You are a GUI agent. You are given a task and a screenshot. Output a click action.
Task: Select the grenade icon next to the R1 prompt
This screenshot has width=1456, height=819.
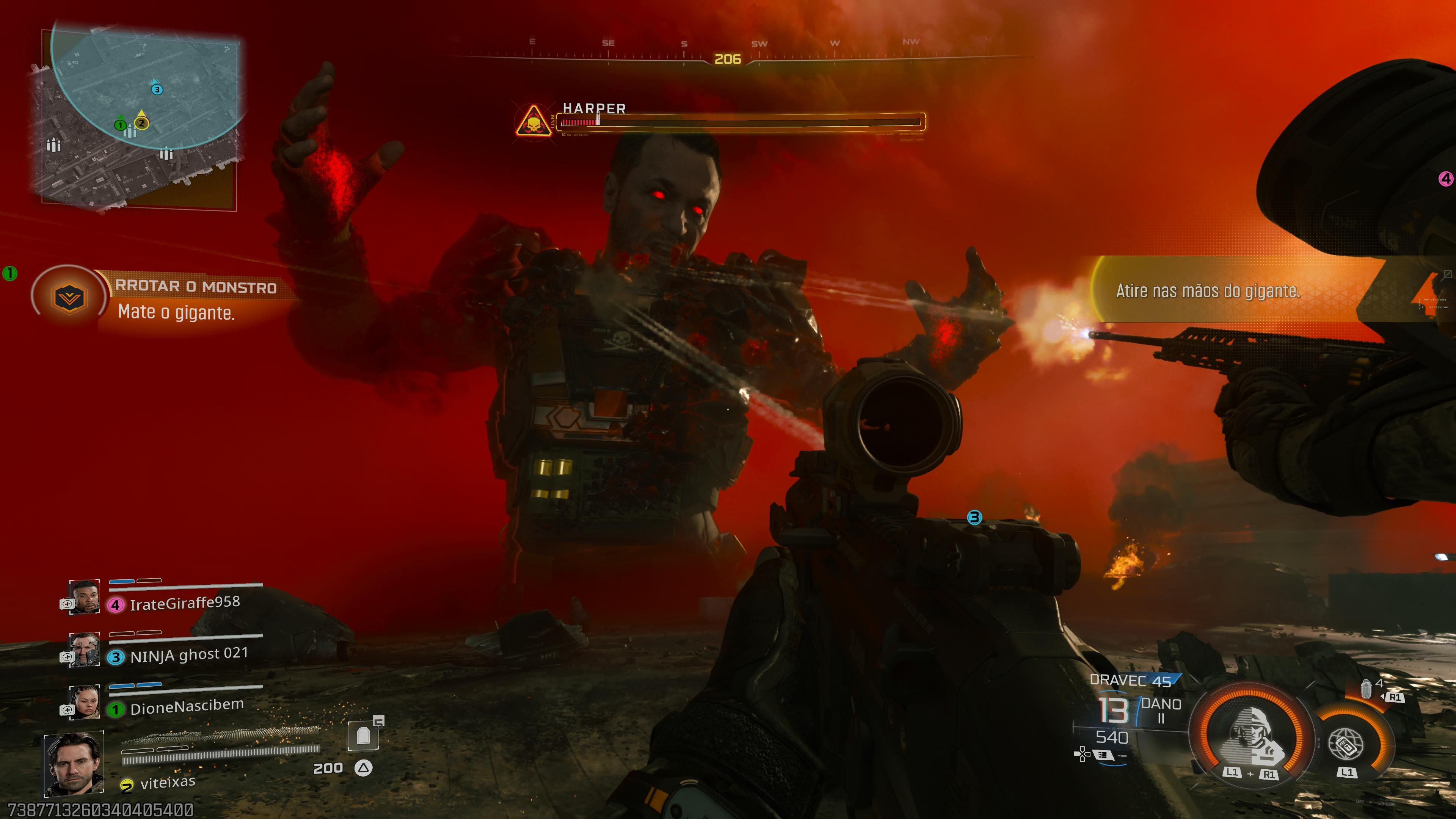[x=1367, y=690]
